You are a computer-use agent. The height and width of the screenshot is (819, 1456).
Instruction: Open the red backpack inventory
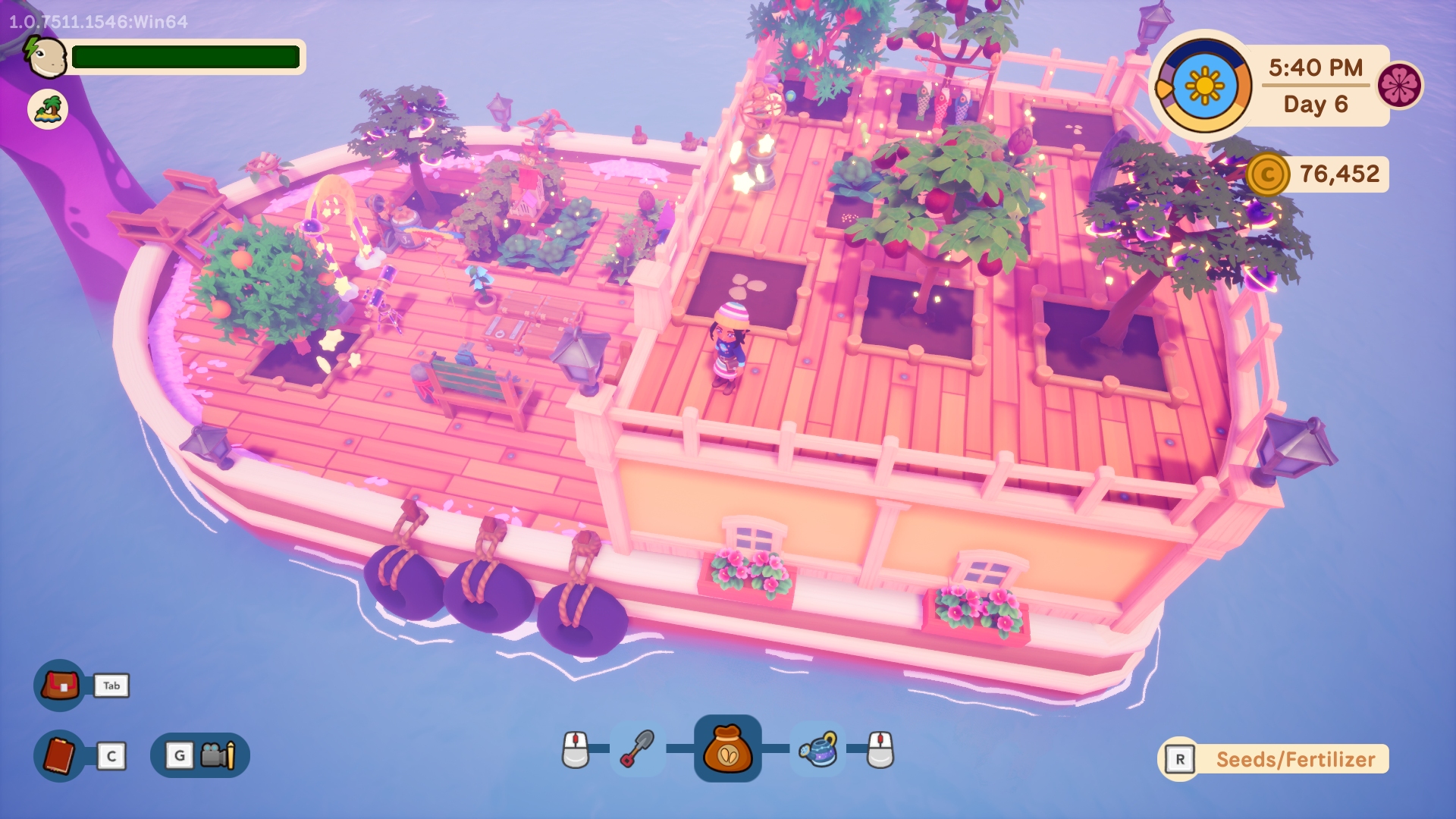(x=60, y=686)
